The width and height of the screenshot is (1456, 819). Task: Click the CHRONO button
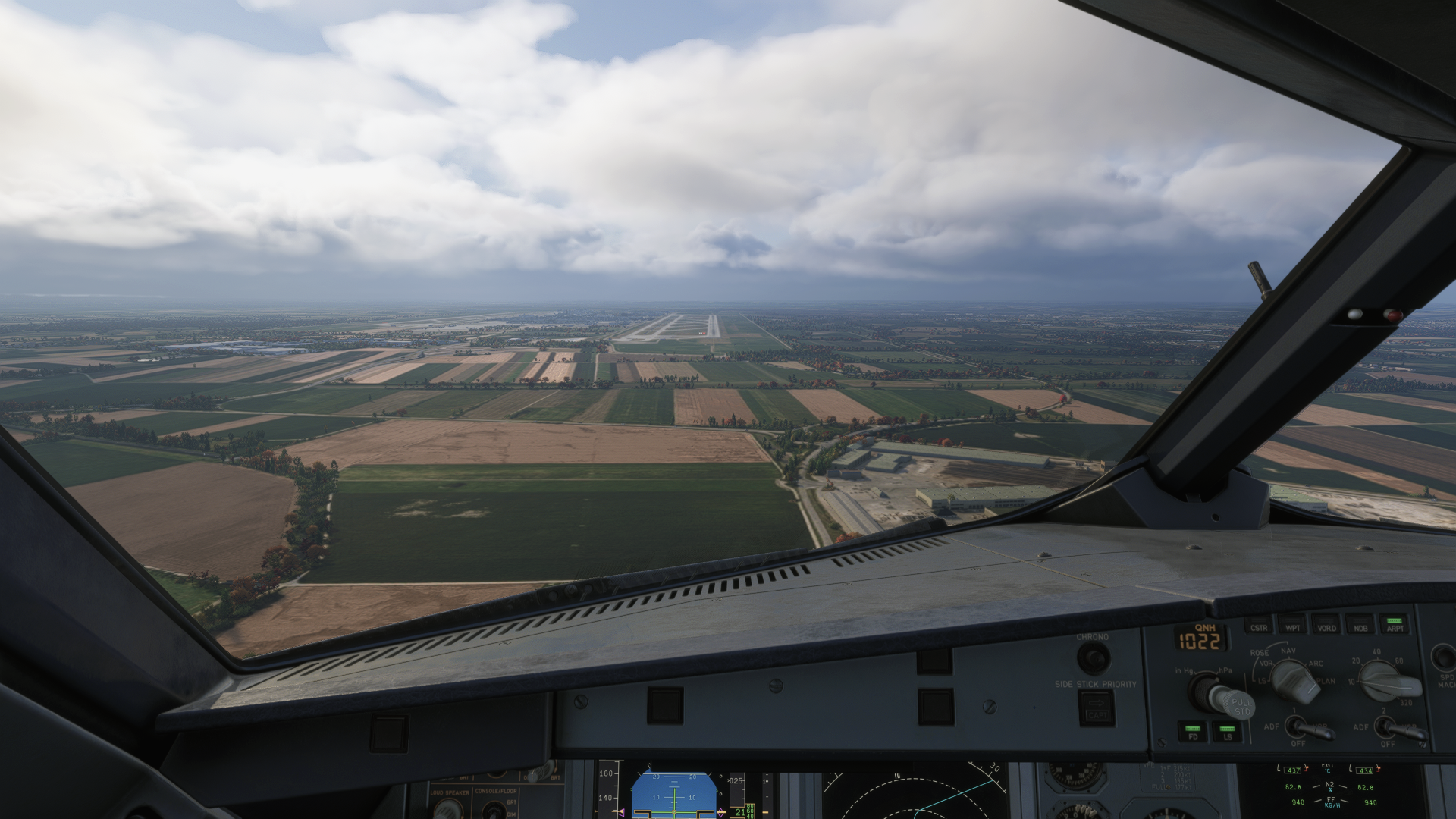click(1093, 657)
